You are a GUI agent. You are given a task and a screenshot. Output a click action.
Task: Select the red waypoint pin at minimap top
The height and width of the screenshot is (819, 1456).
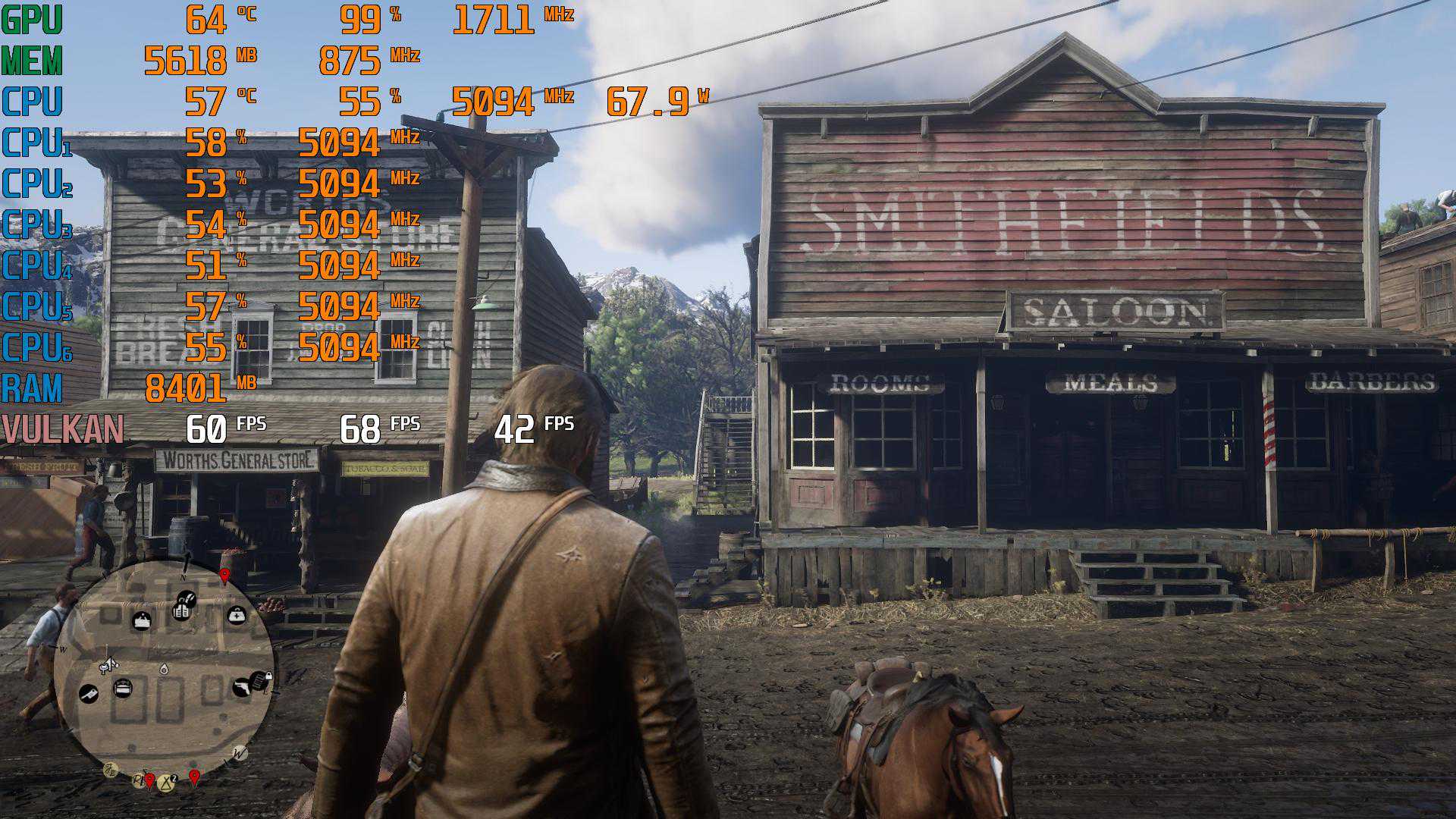(x=224, y=576)
